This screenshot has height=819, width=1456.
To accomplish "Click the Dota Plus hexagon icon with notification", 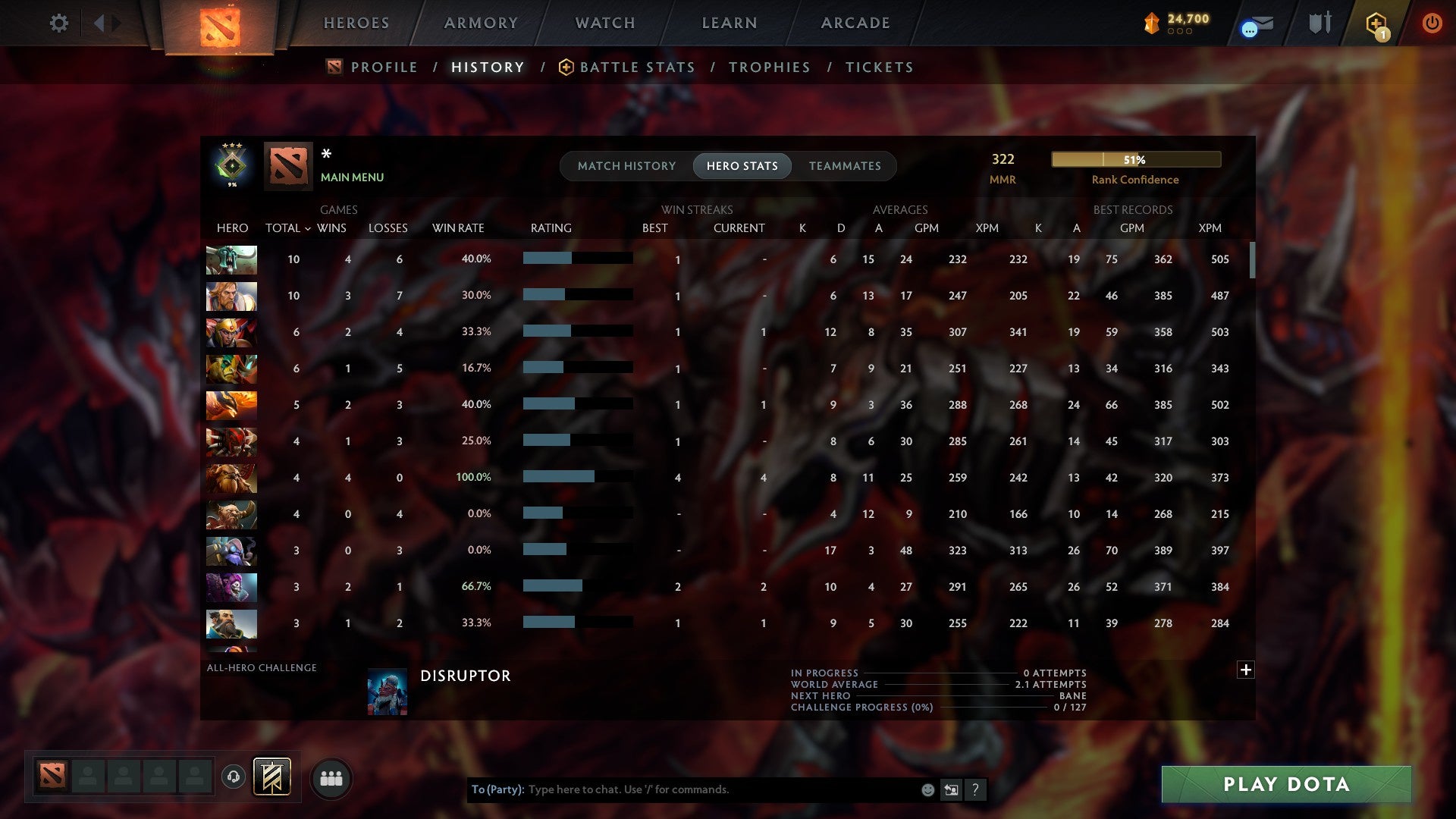I will (1377, 23).
